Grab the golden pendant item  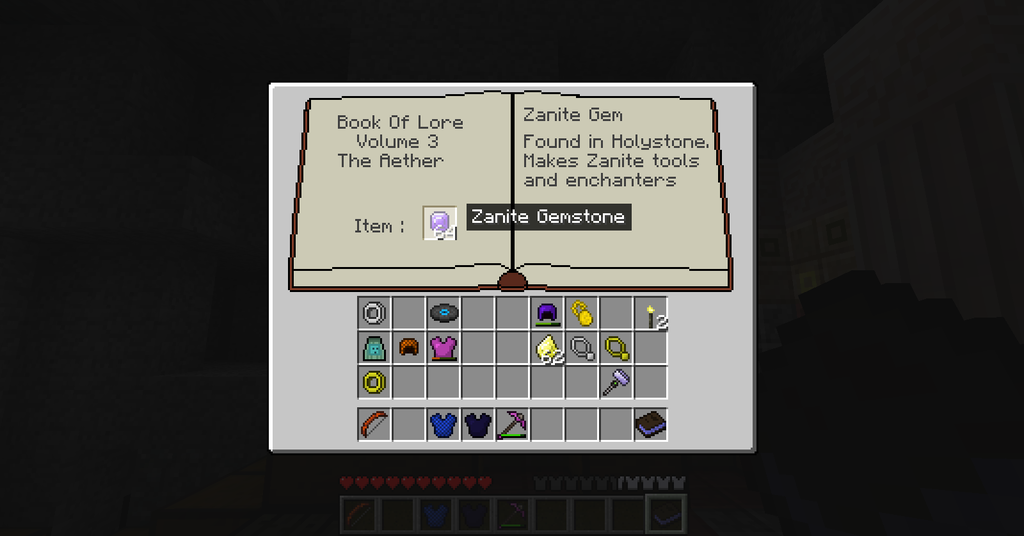[x=581, y=314]
